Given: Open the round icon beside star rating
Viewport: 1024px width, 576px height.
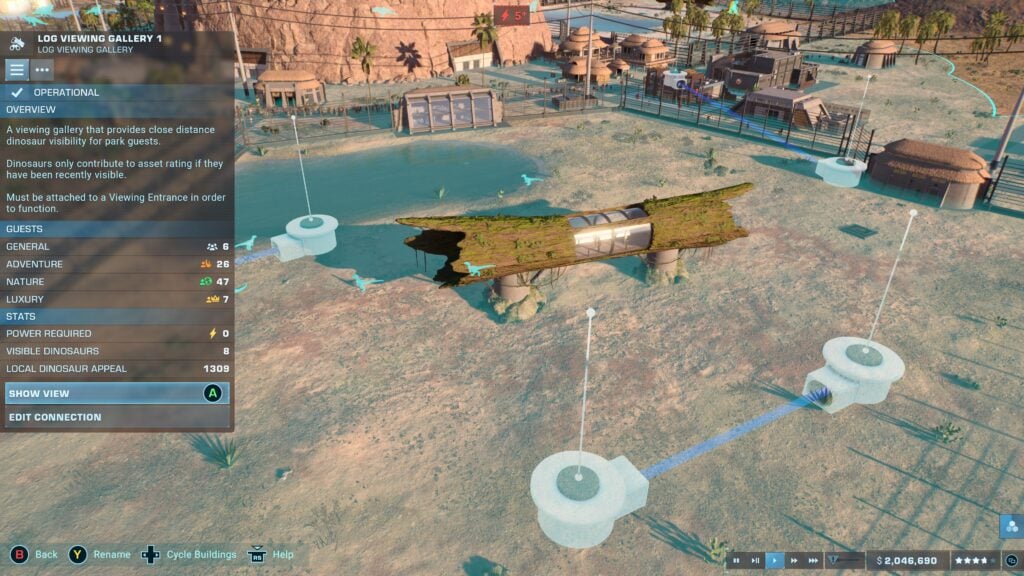Looking at the screenshot, I should point(1011,561).
